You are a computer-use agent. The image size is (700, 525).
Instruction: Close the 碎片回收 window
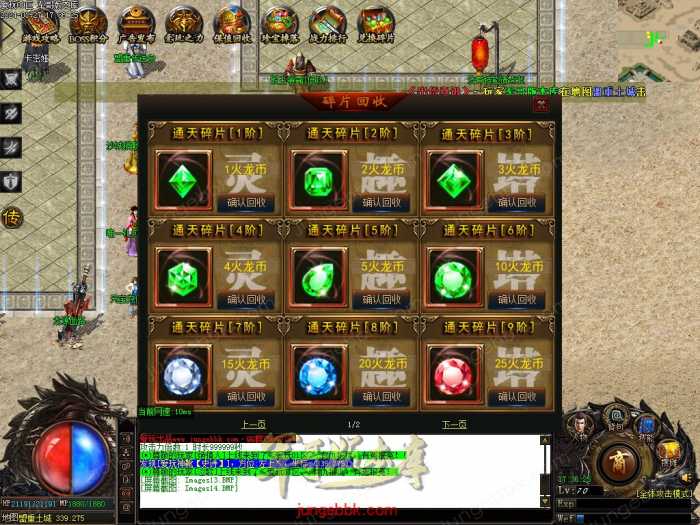coord(540,104)
